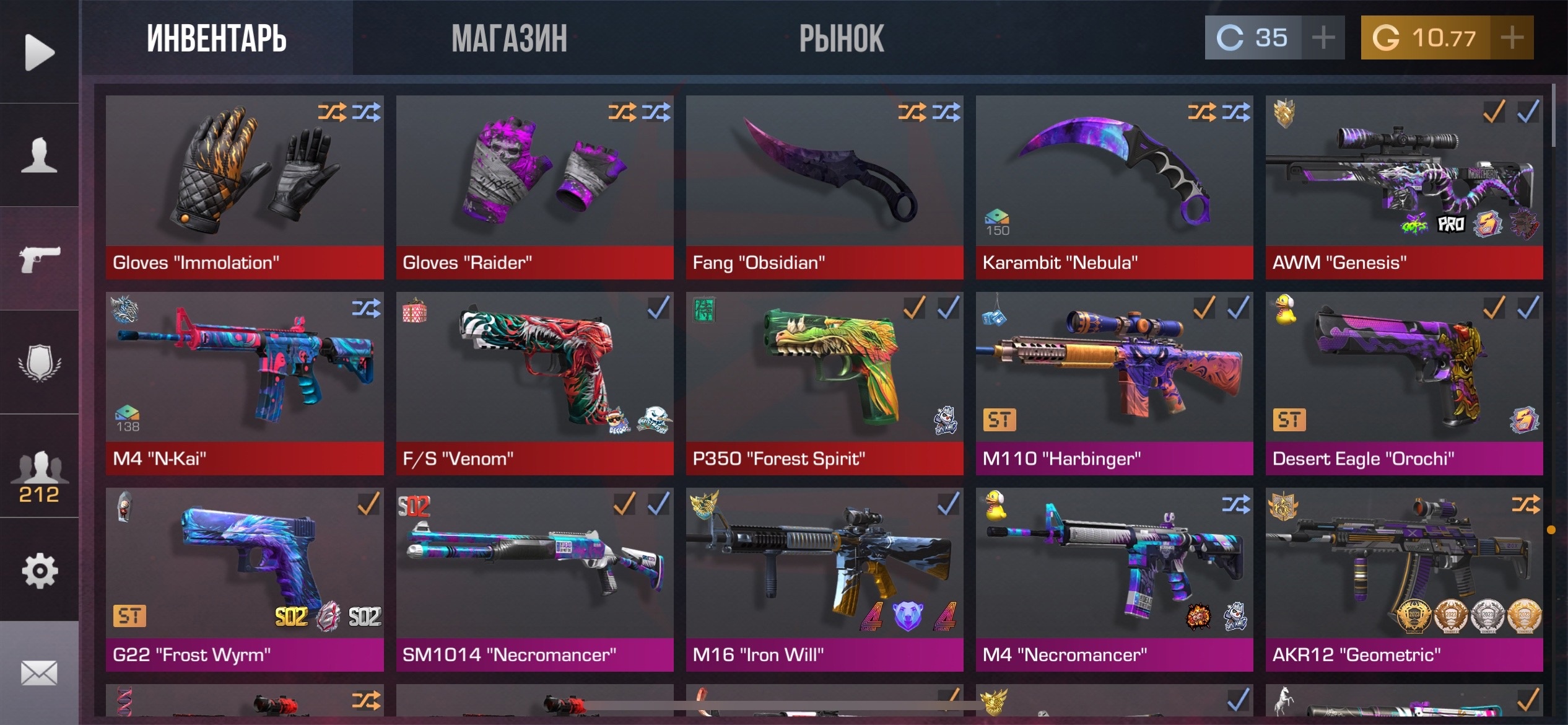Image resolution: width=1568 pixels, height=725 pixels.
Task: Select the G22 "Frost Wyrm" item
Action: click(x=245, y=579)
